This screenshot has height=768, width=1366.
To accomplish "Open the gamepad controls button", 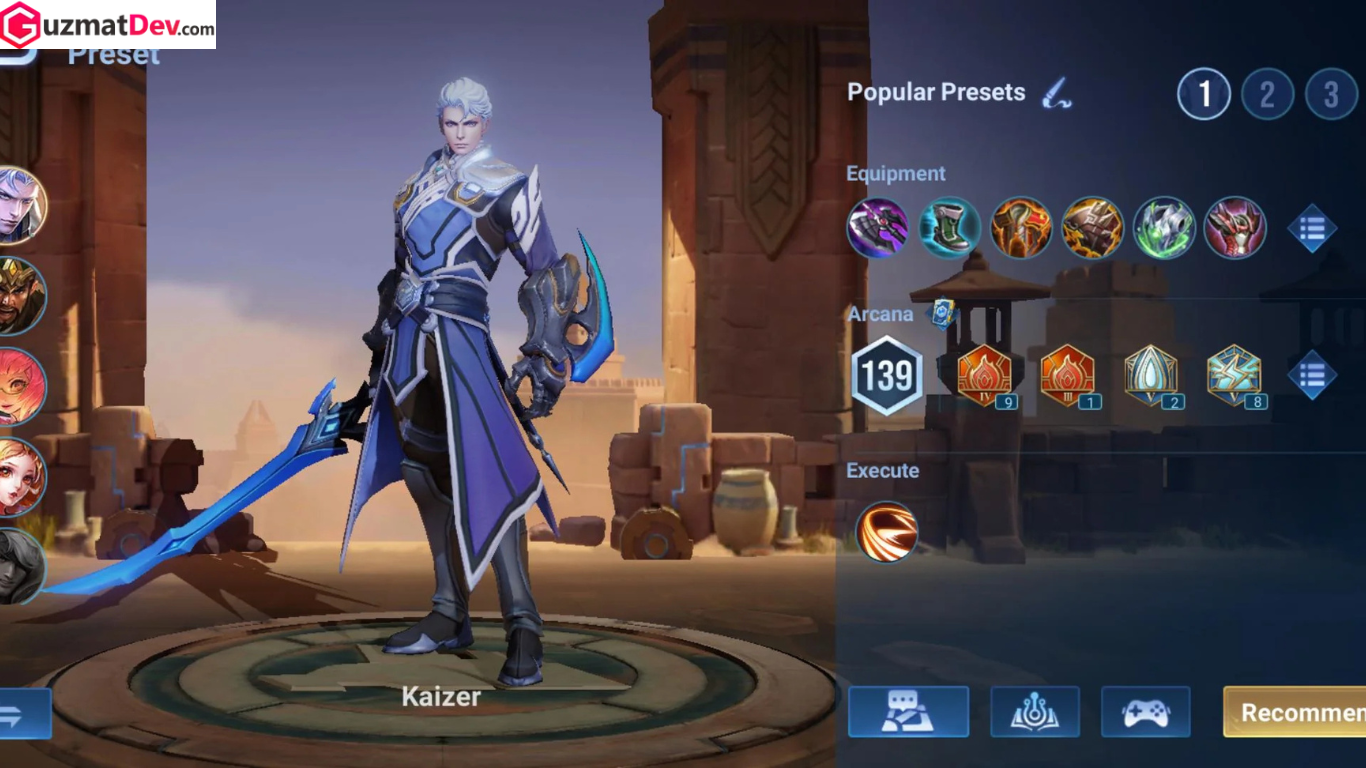I will click(1145, 712).
